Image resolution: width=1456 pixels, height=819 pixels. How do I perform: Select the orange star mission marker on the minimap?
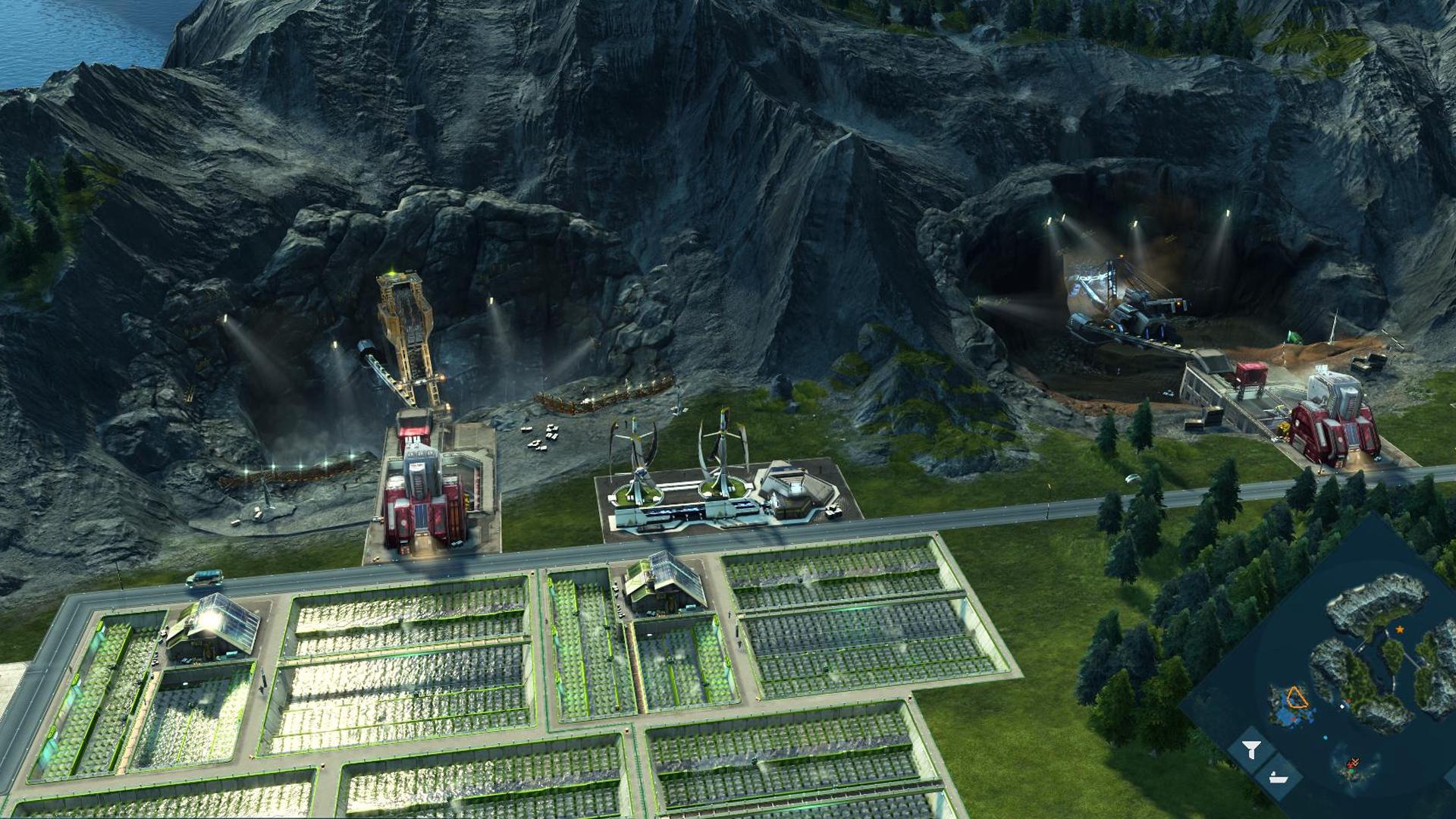click(x=1400, y=629)
